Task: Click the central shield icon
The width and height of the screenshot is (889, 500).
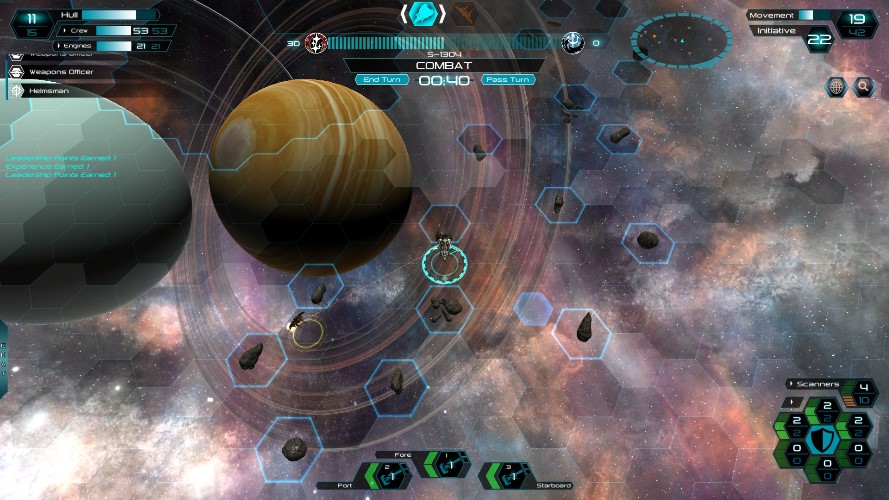Action: [x=826, y=438]
